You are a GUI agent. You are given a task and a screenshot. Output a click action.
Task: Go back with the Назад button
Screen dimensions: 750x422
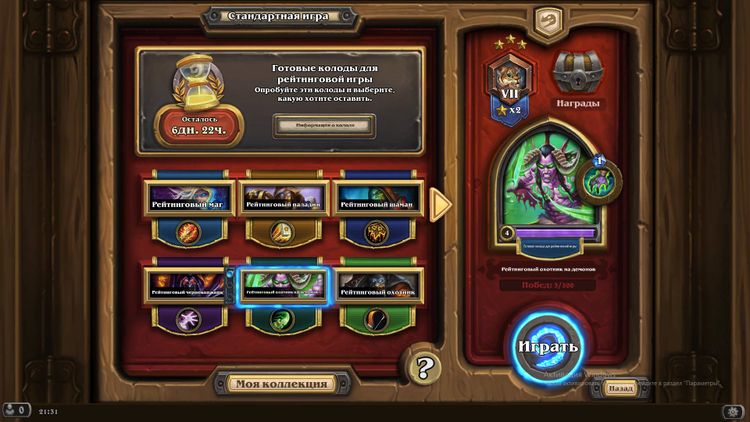(621, 388)
